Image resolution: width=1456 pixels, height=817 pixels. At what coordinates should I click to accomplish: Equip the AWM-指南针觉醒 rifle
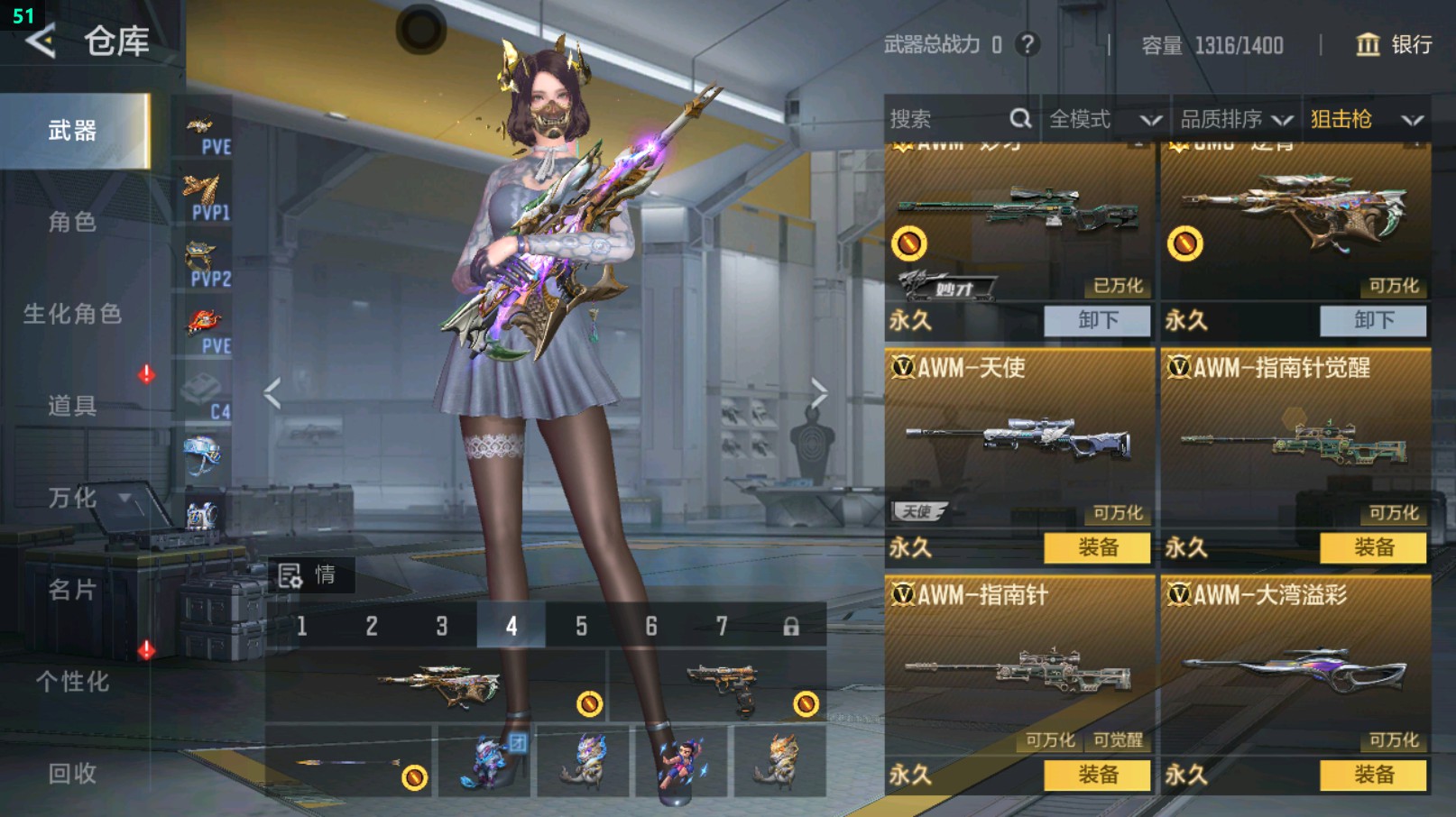coord(1373,547)
